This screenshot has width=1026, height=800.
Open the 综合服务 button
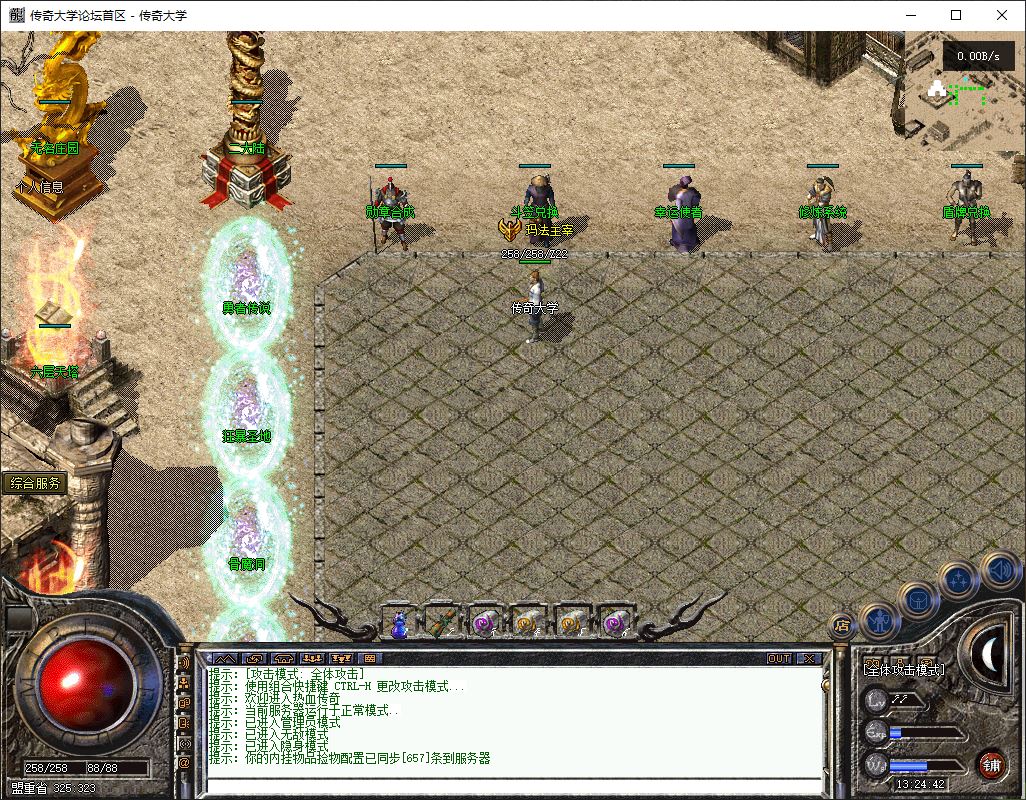[35, 484]
